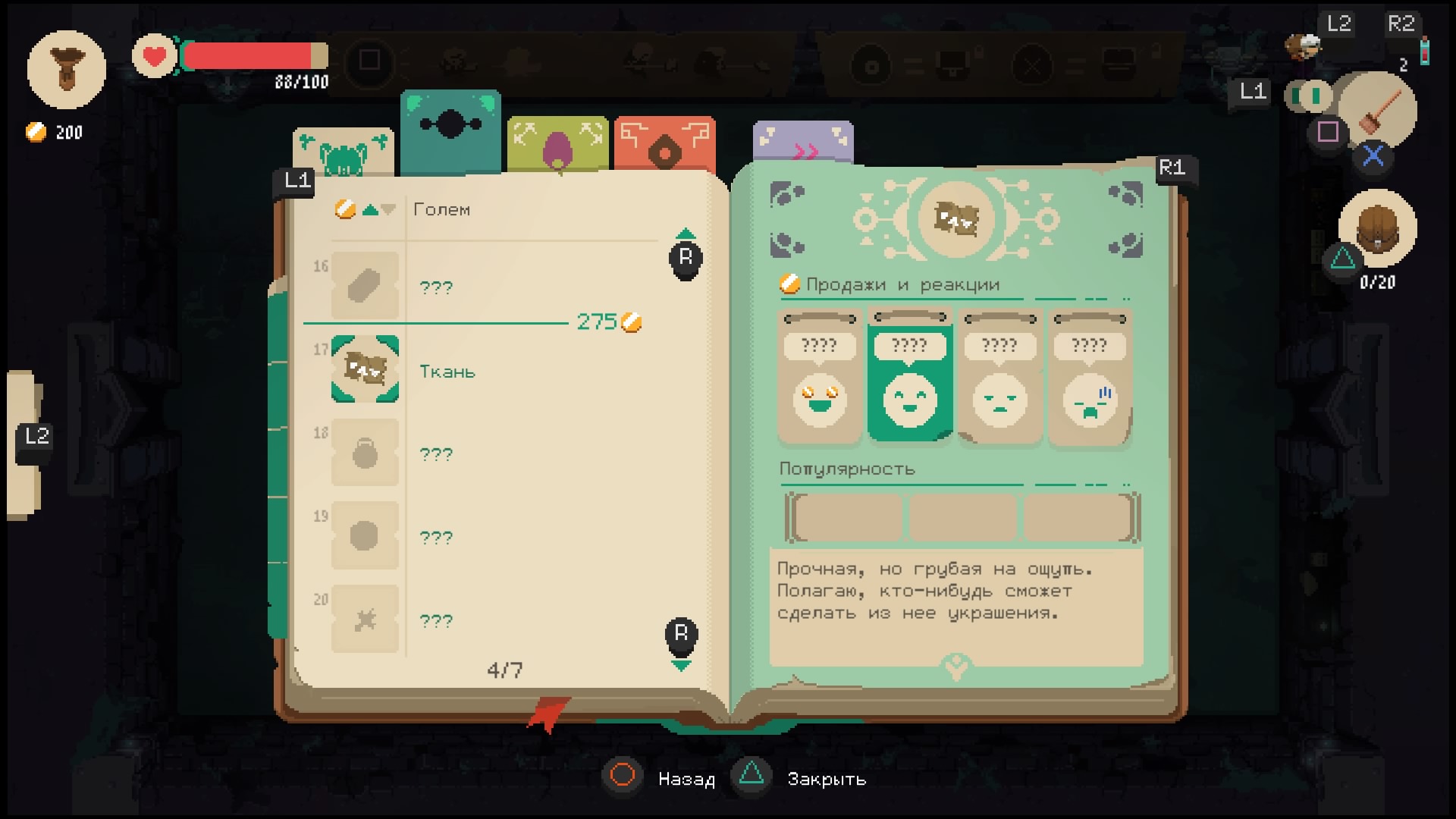Image resolution: width=1456 pixels, height=819 pixels.
Task: Sort items by price using coin header
Action: point(347,209)
